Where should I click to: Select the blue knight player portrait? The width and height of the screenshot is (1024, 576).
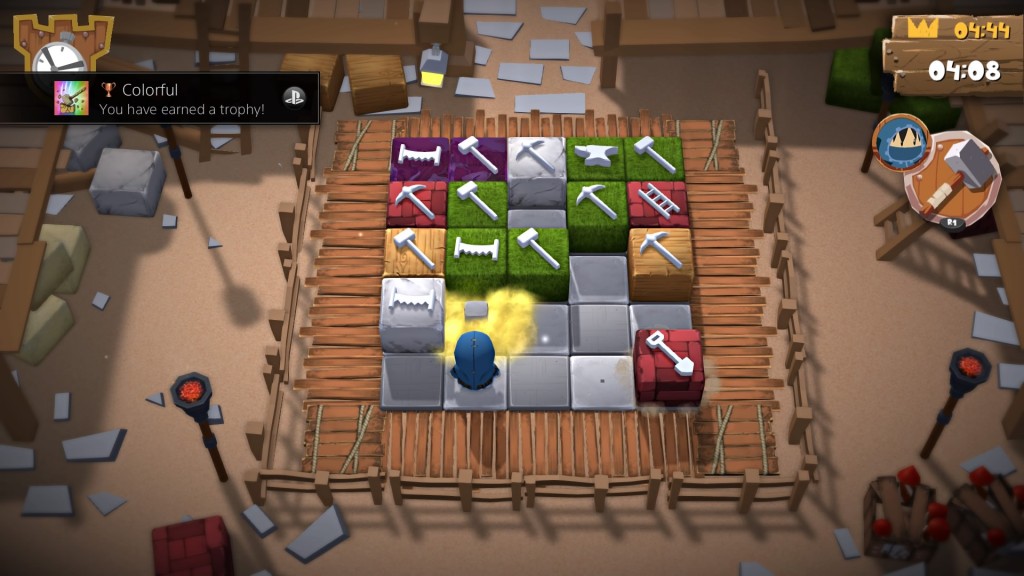(902, 141)
